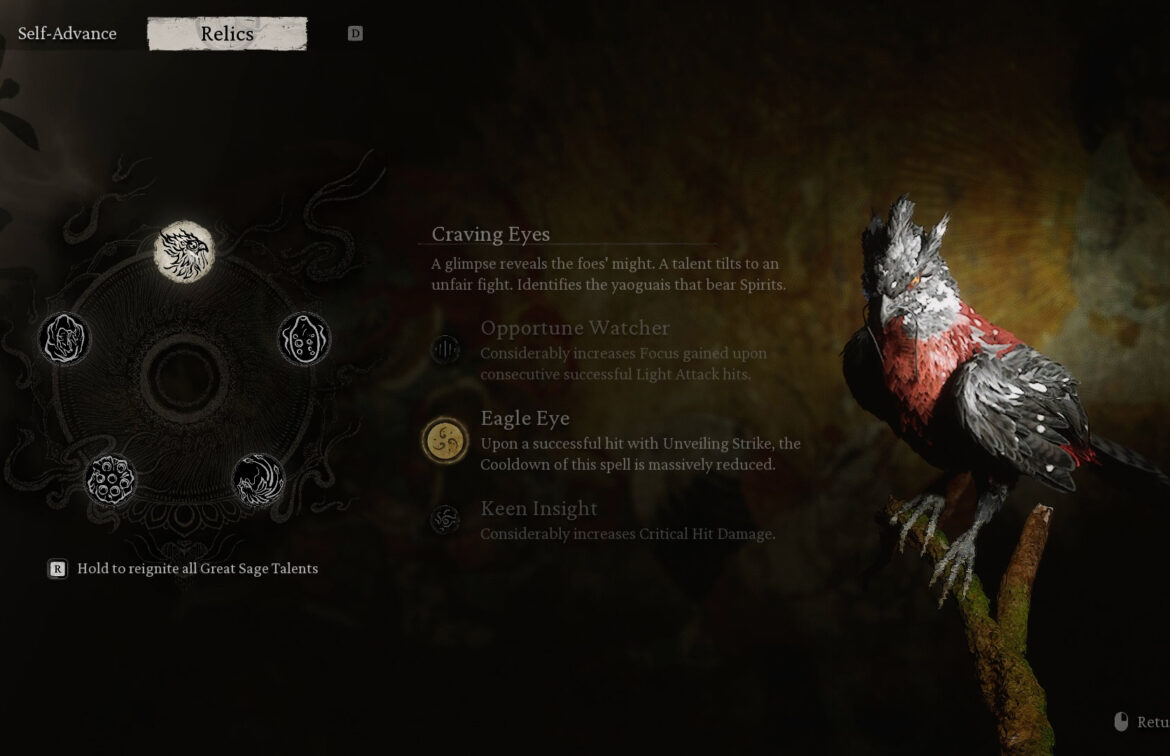
Task: Switch to the Self-Advance tab
Action: [67, 33]
